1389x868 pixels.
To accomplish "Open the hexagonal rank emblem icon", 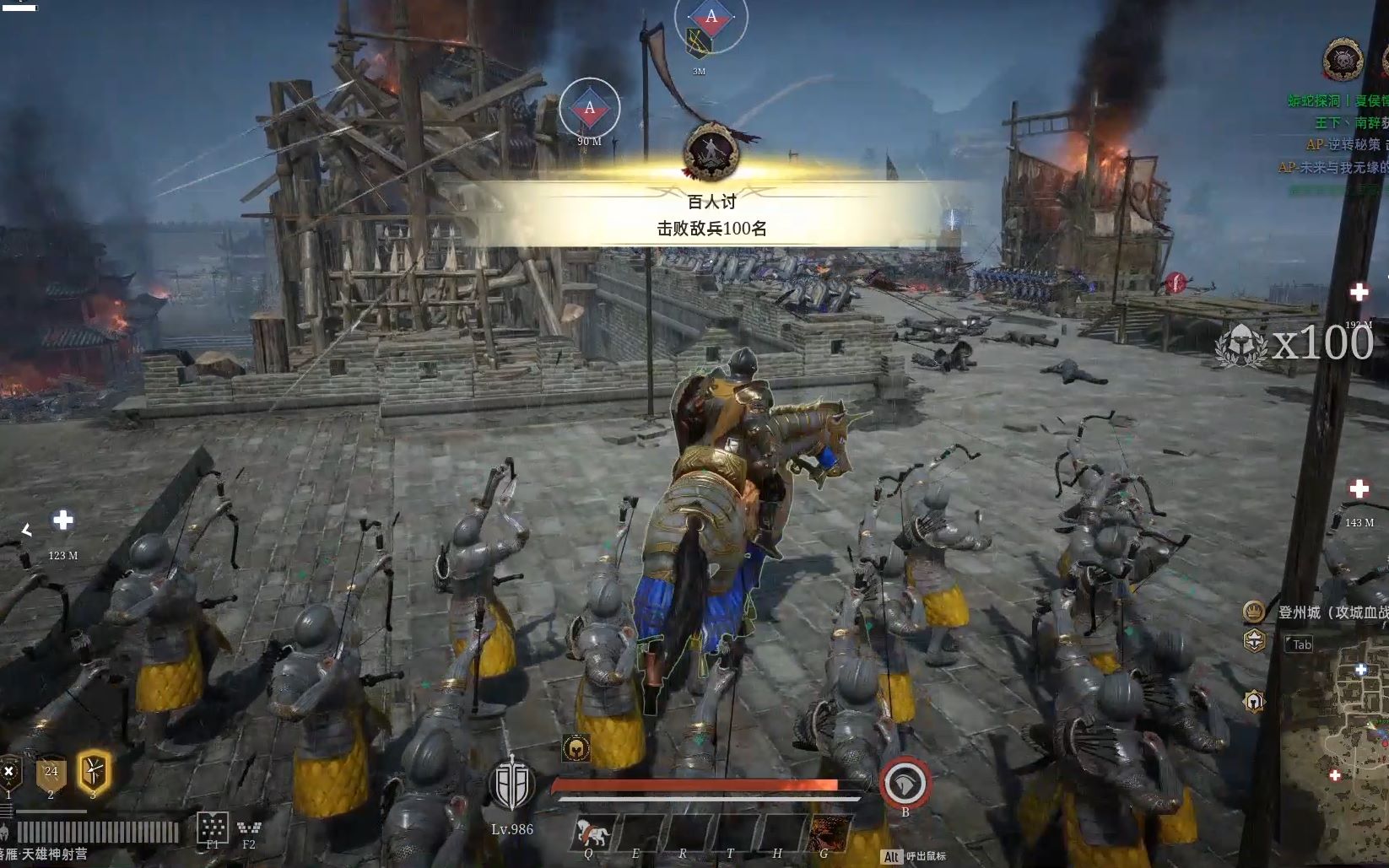I will 1255,640.
